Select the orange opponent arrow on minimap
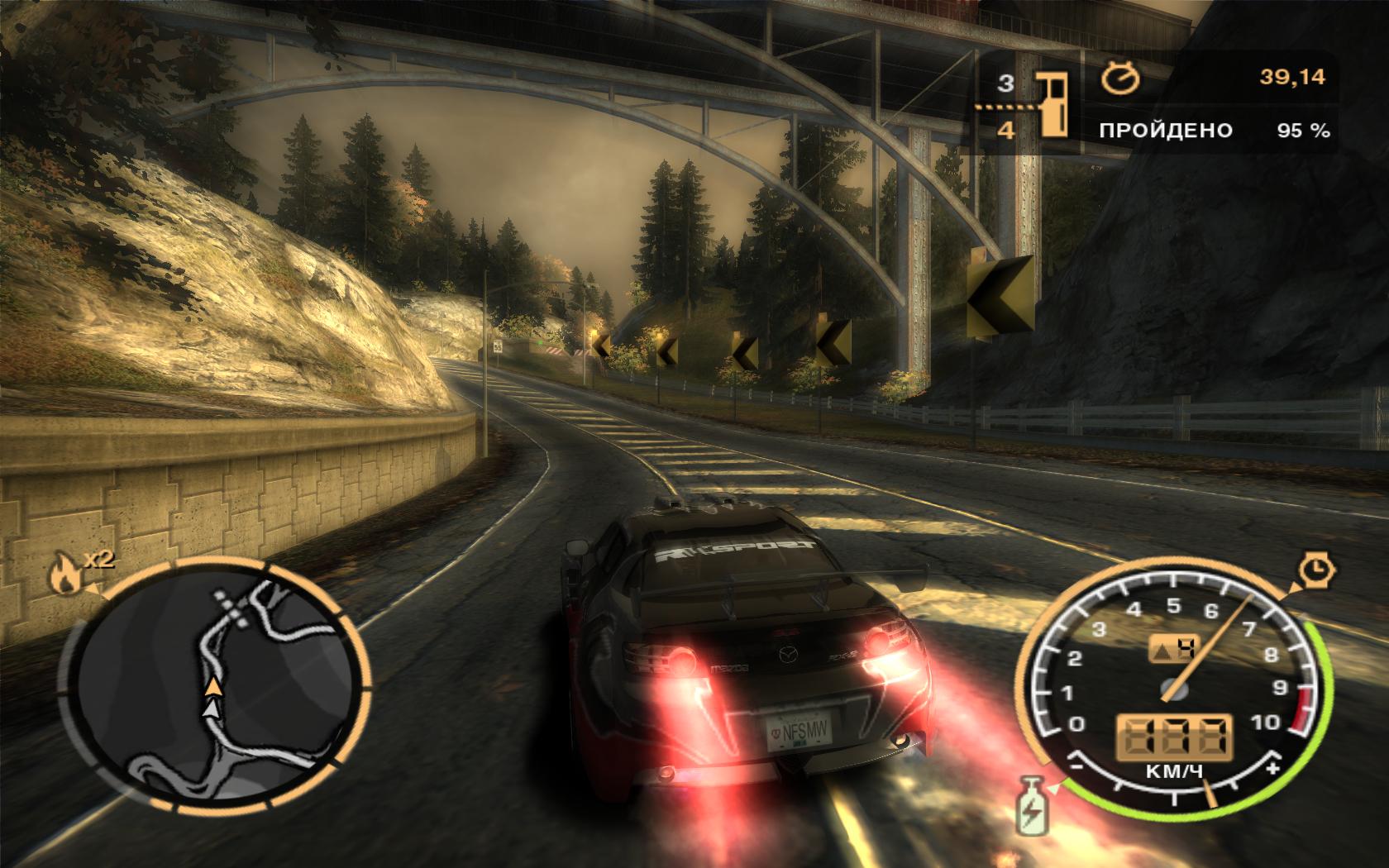 (x=213, y=686)
